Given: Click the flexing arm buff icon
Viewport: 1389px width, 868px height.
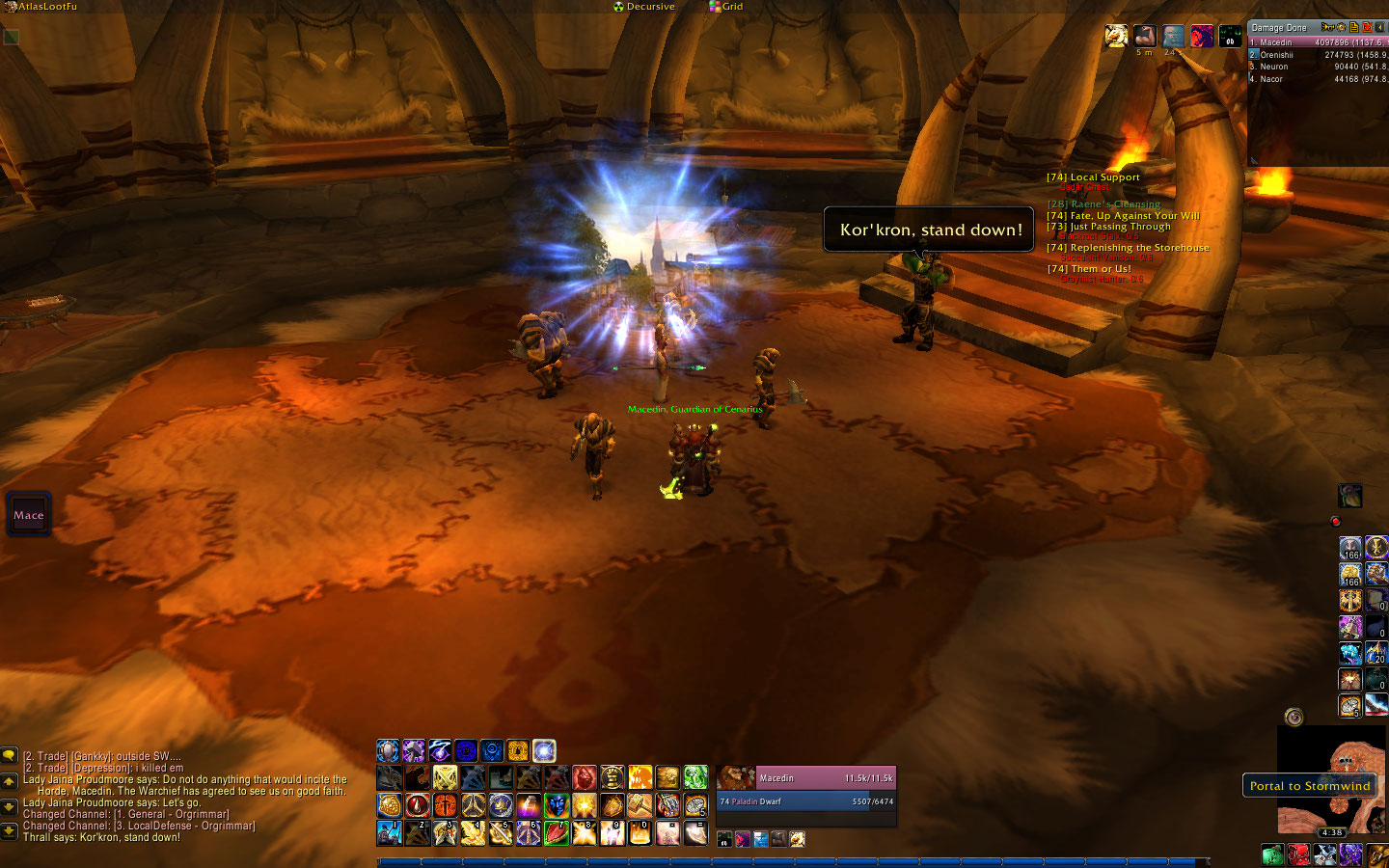Looking at the screenshot, I should [x=1144, y=36].
